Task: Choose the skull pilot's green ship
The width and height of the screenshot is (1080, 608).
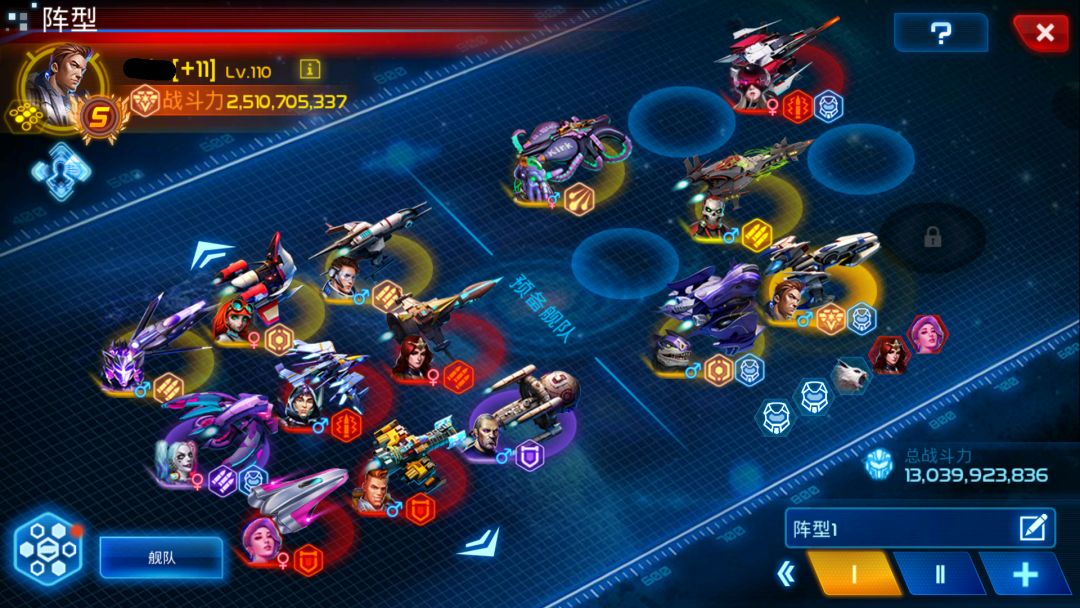Action: [747, 168]
